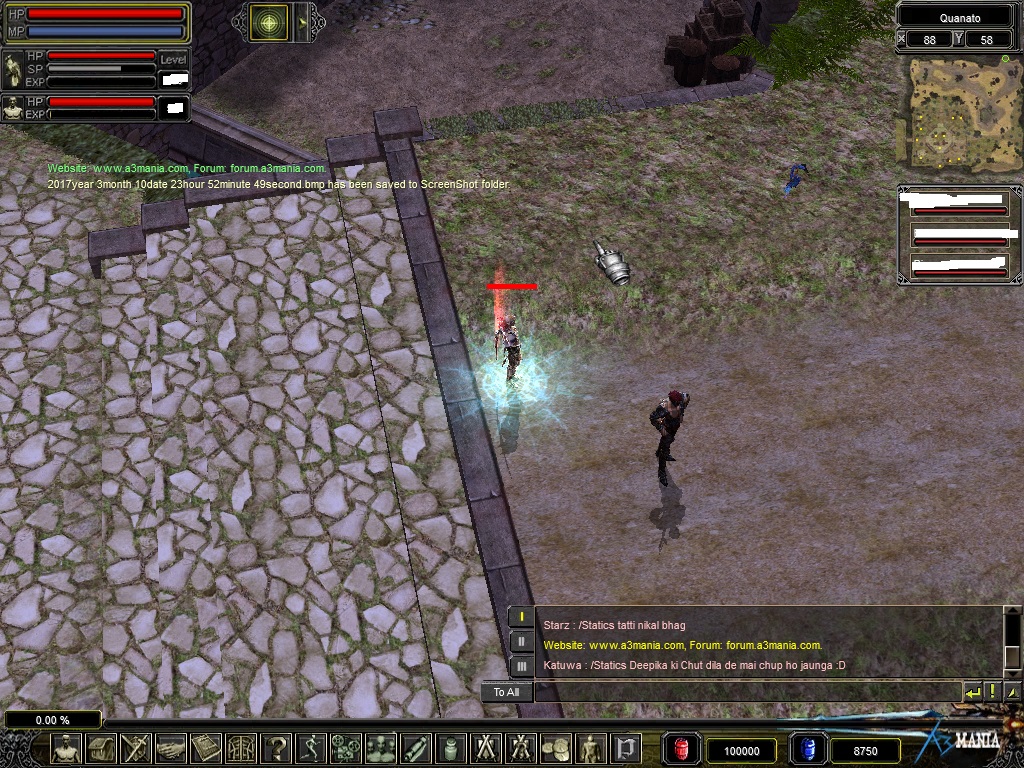The width and height of the screenshot is (1024, 768).
Task: Click the gate door icon
Action: pos(626,748)
